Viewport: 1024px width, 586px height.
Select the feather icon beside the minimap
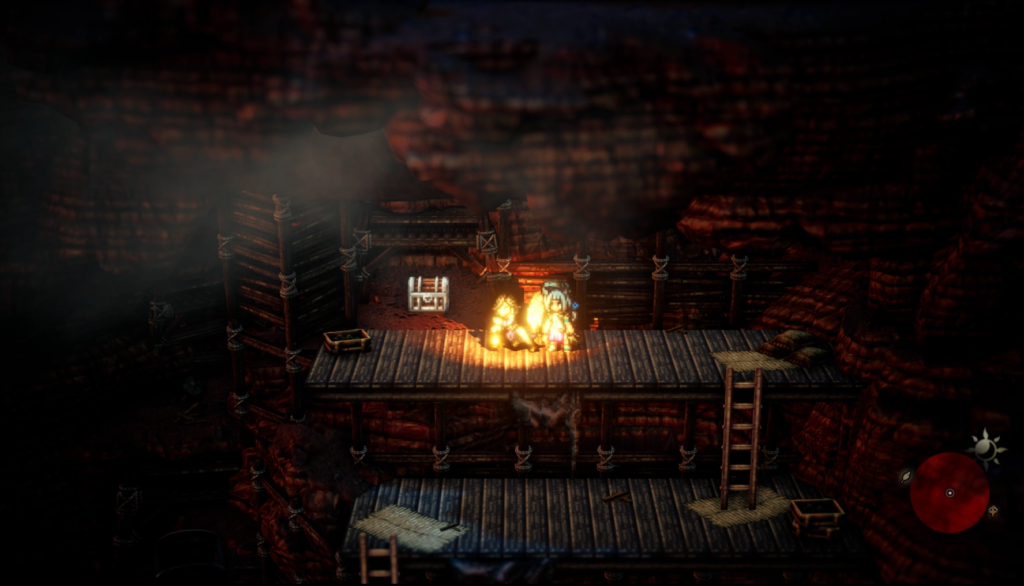pos(905,477)
